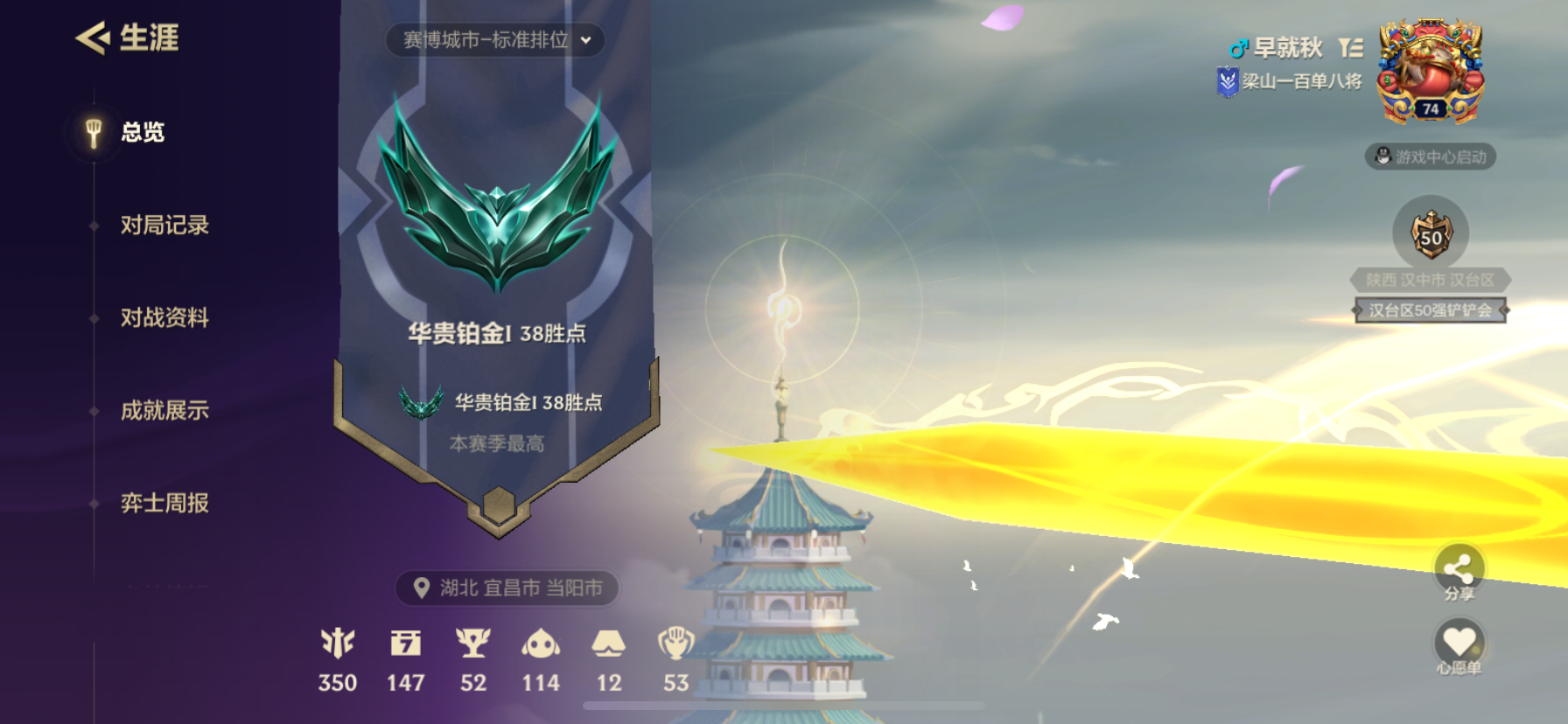The image size is (1568, 724).
Task: Open the 对局记录 match history tab
Action: (164, 225)
